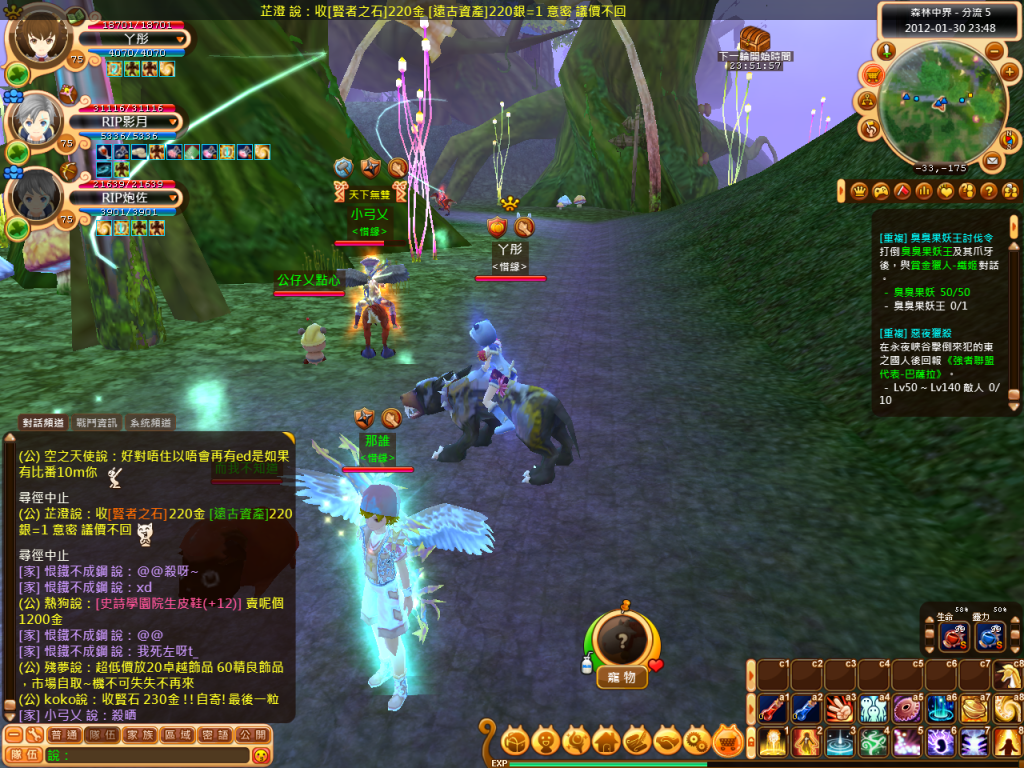Open the chat emoticon picker

point(260,755)
